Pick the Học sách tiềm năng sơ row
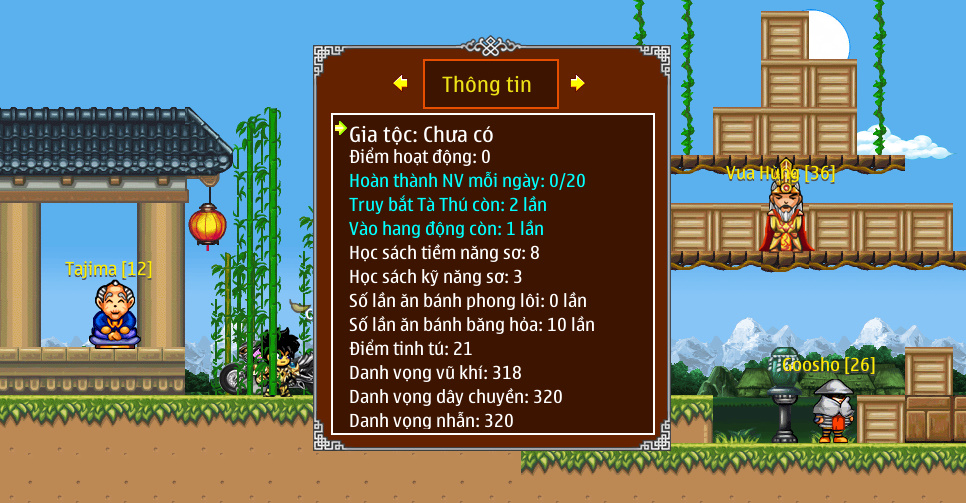966x503 pixels. coord(444,253)
